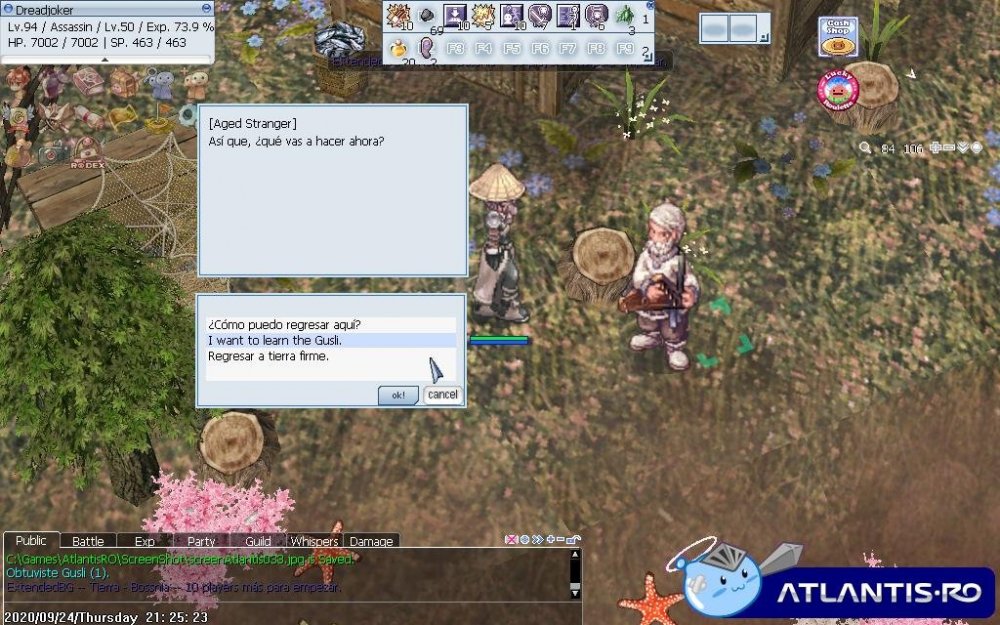Viewport: 1000px width, 625px height.
Task: Switch to the Battle chat tab
Action: click(88, 541)
